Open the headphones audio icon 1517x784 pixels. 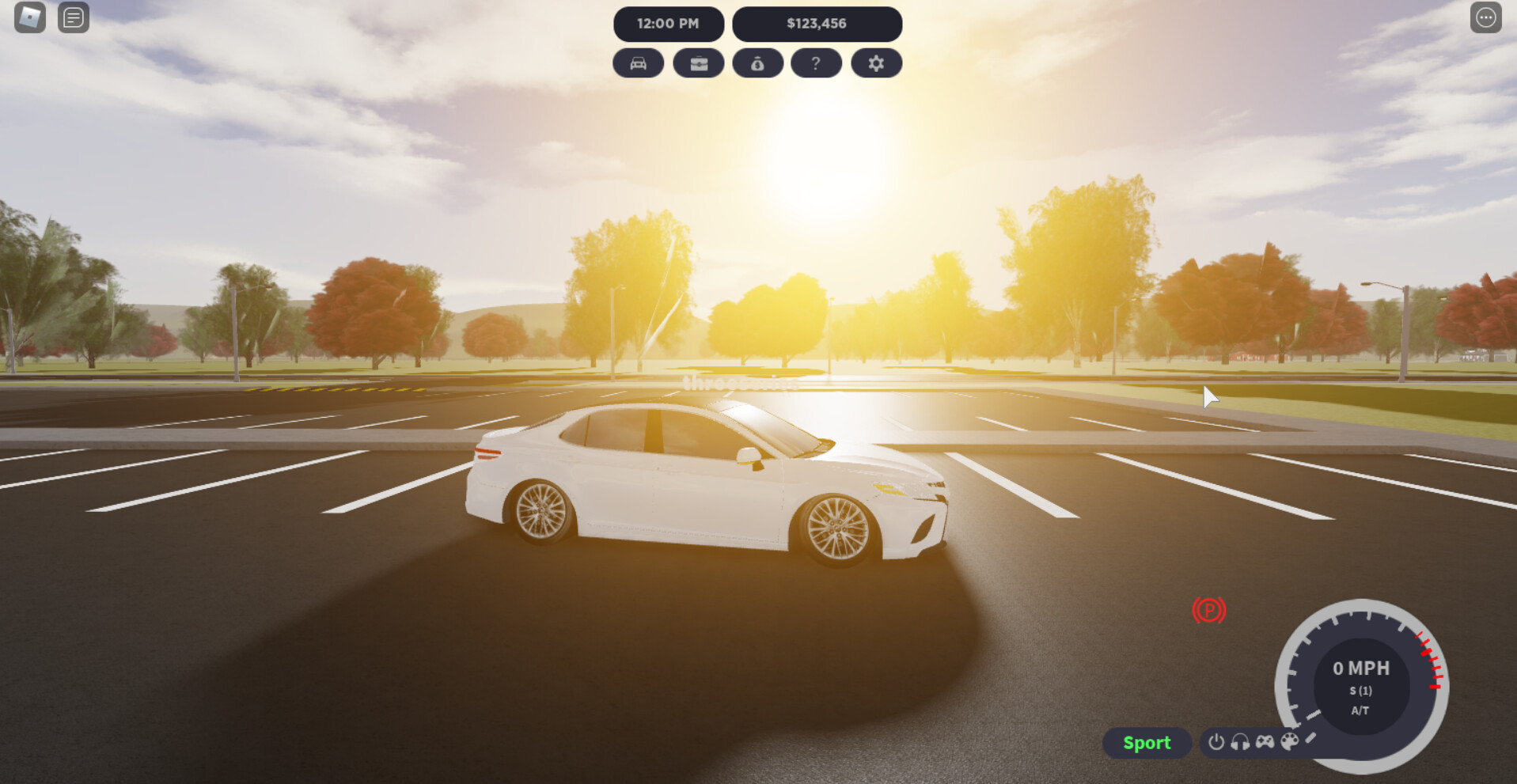point(1240,742)
